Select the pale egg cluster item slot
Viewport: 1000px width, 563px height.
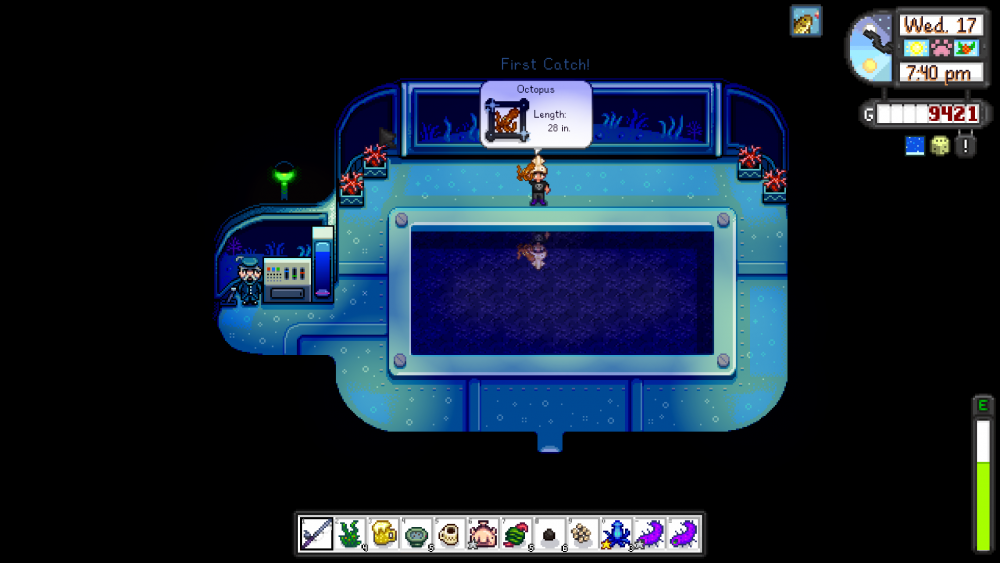583,533
